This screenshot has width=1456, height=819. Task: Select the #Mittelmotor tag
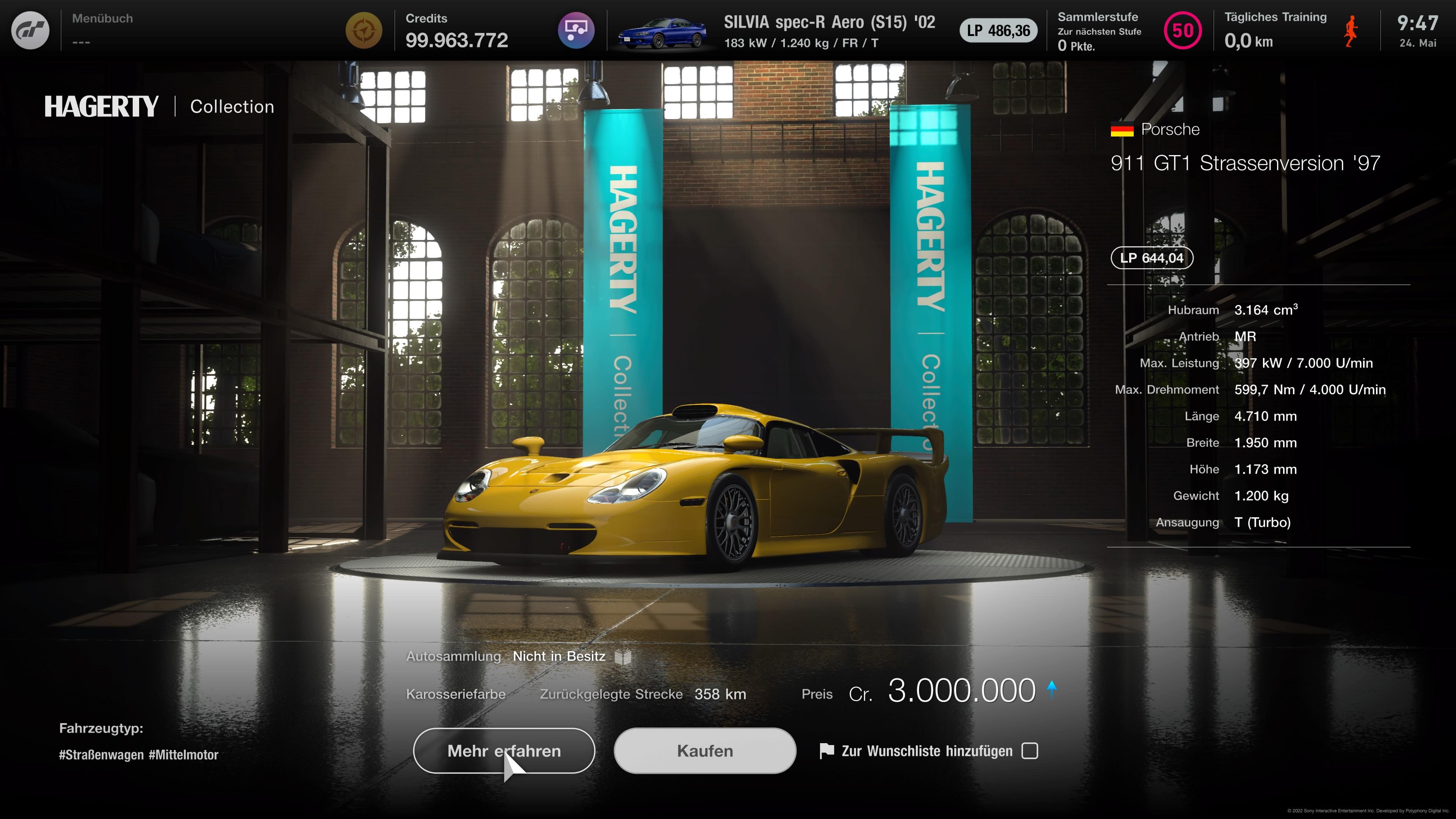(184, 755)
